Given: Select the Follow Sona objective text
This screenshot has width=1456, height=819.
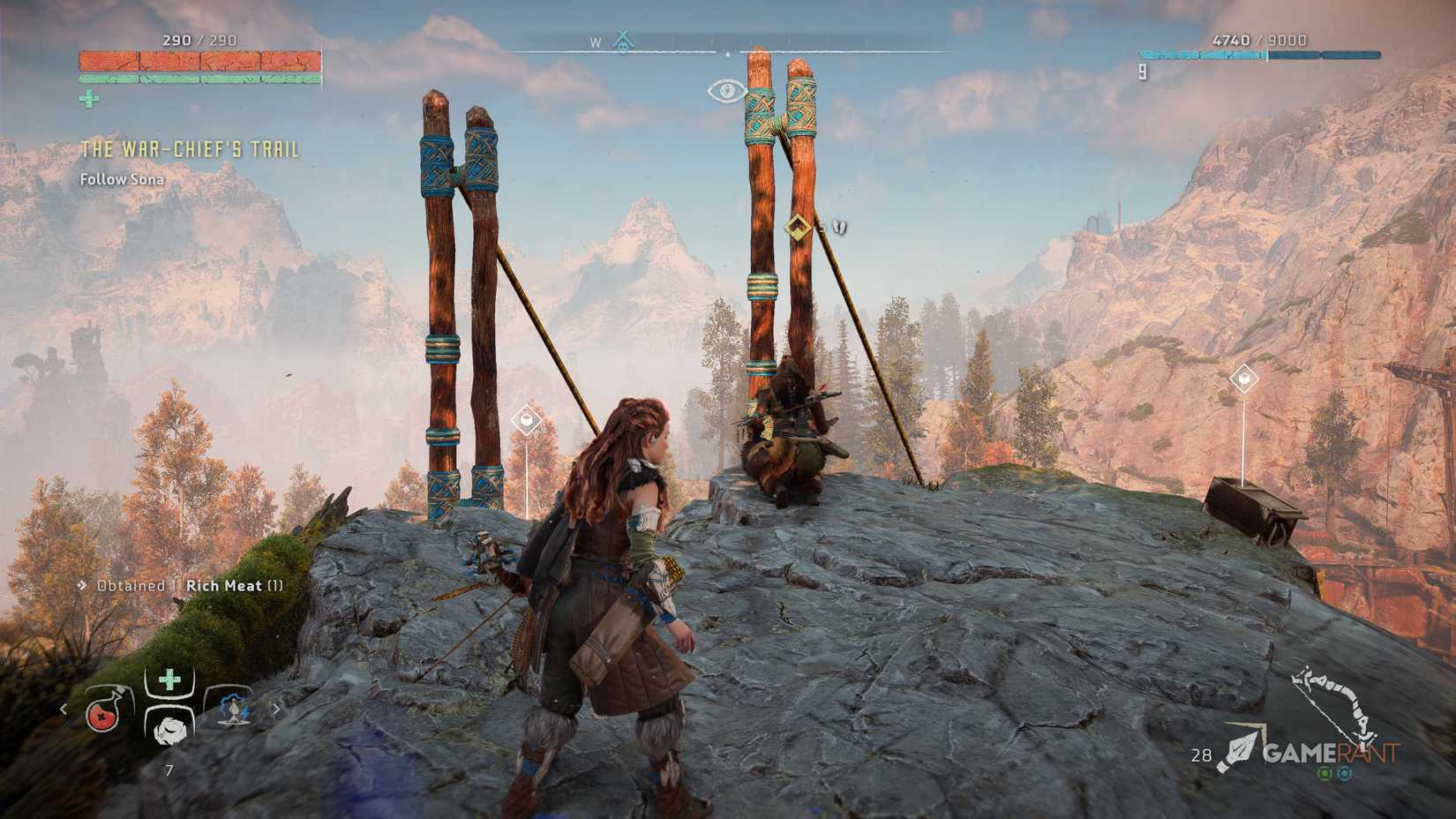Looking at the screenshot, I should [x=124, y=179].
